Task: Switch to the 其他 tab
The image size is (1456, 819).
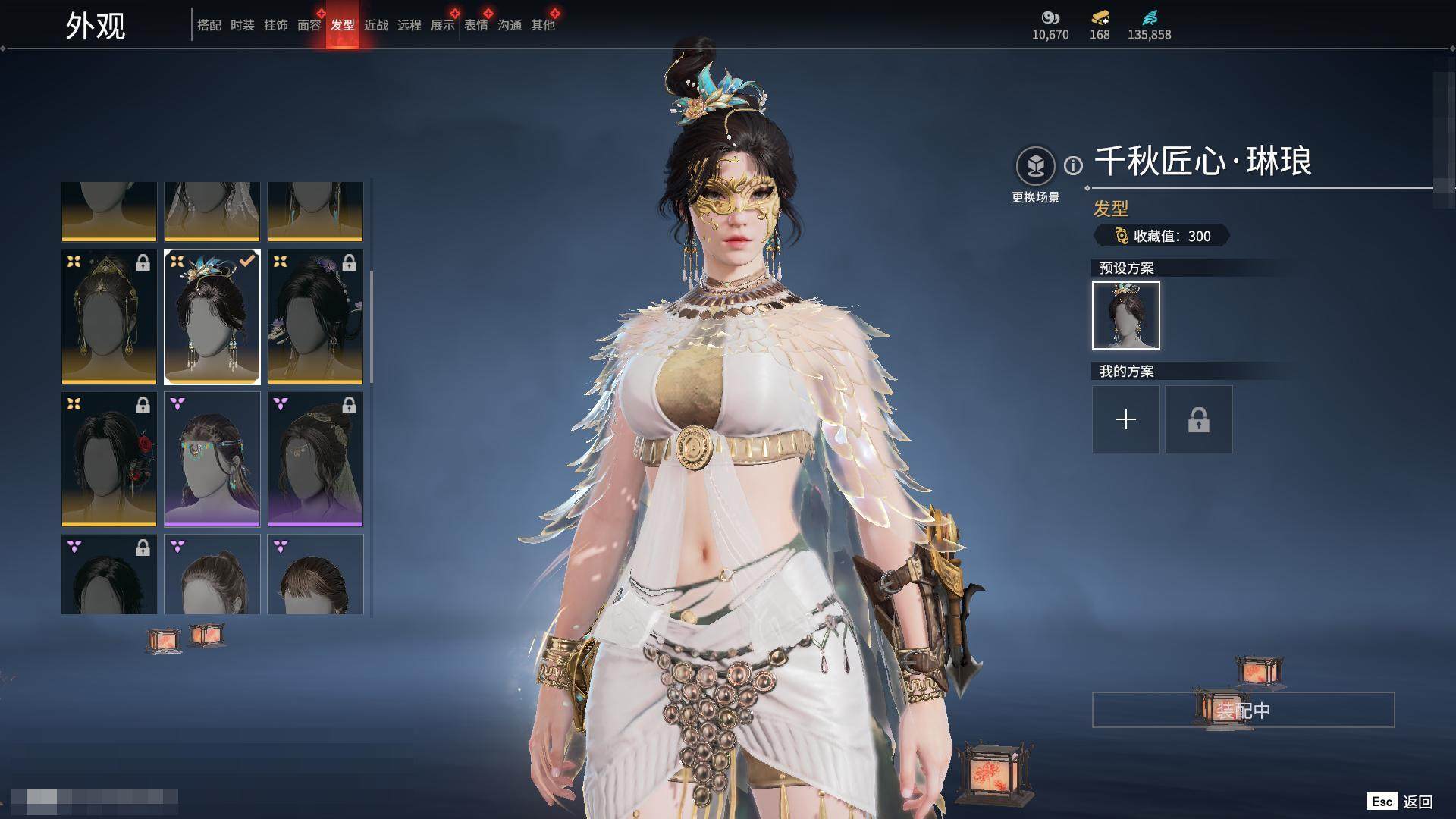Action: (542, 26)
